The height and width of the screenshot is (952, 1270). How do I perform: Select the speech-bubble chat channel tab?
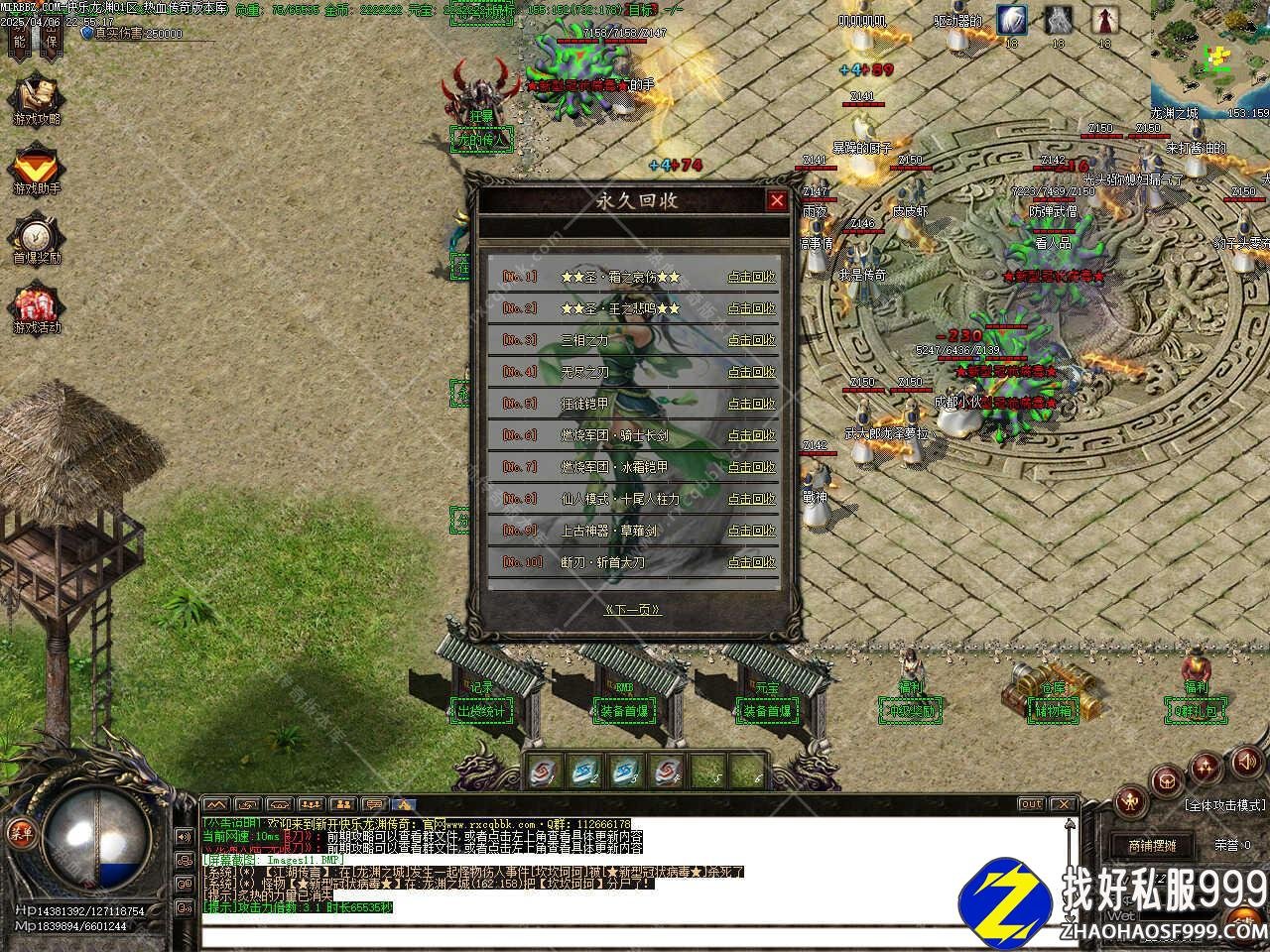pyautogui.click(x=373, y=804)
